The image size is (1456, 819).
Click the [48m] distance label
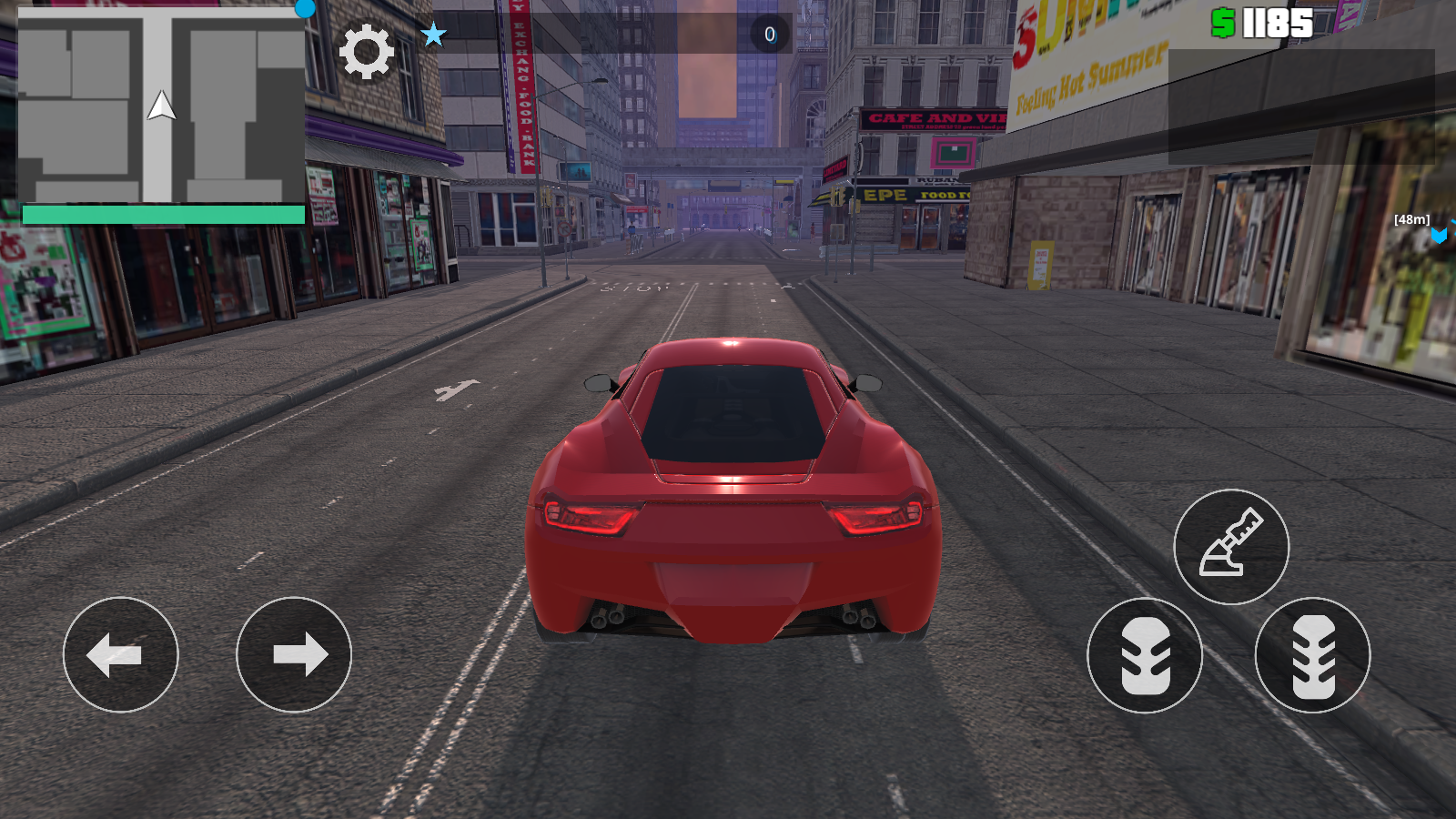tap(1411, 219)
